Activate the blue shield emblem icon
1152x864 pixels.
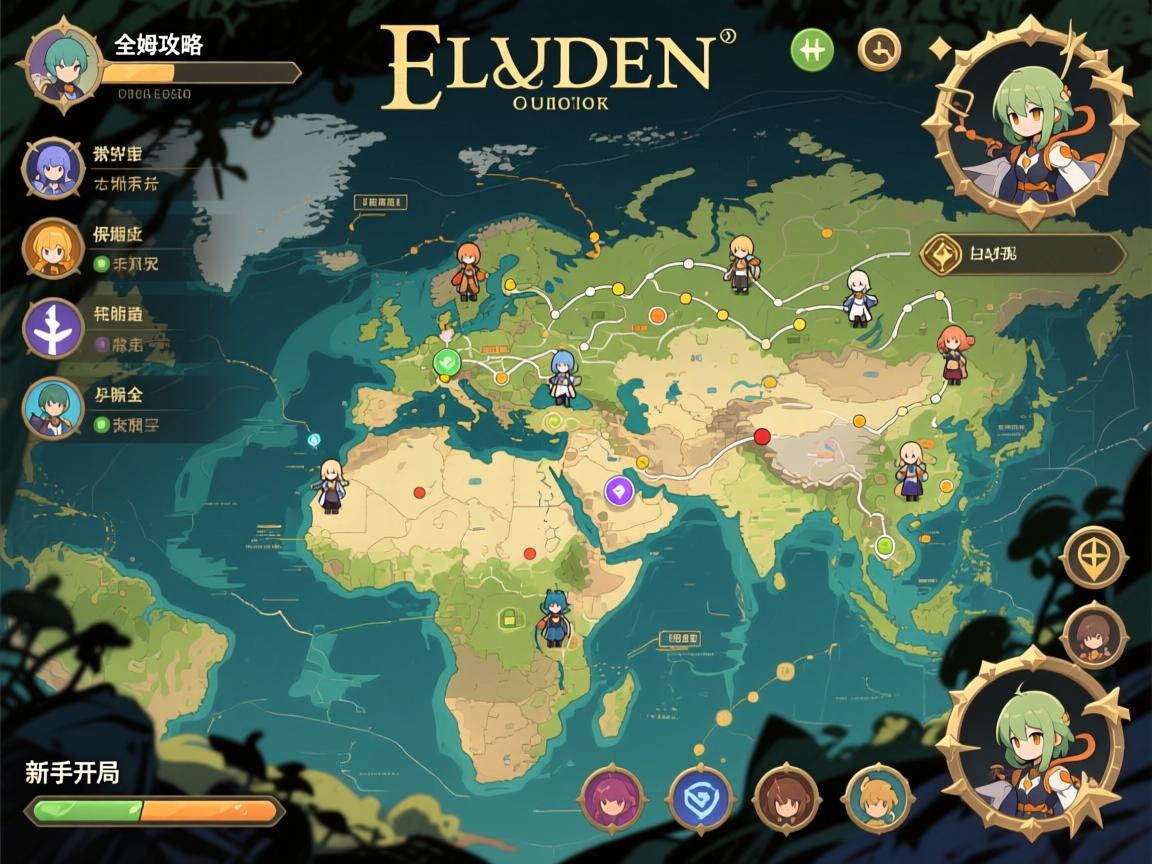pos(700,798)
